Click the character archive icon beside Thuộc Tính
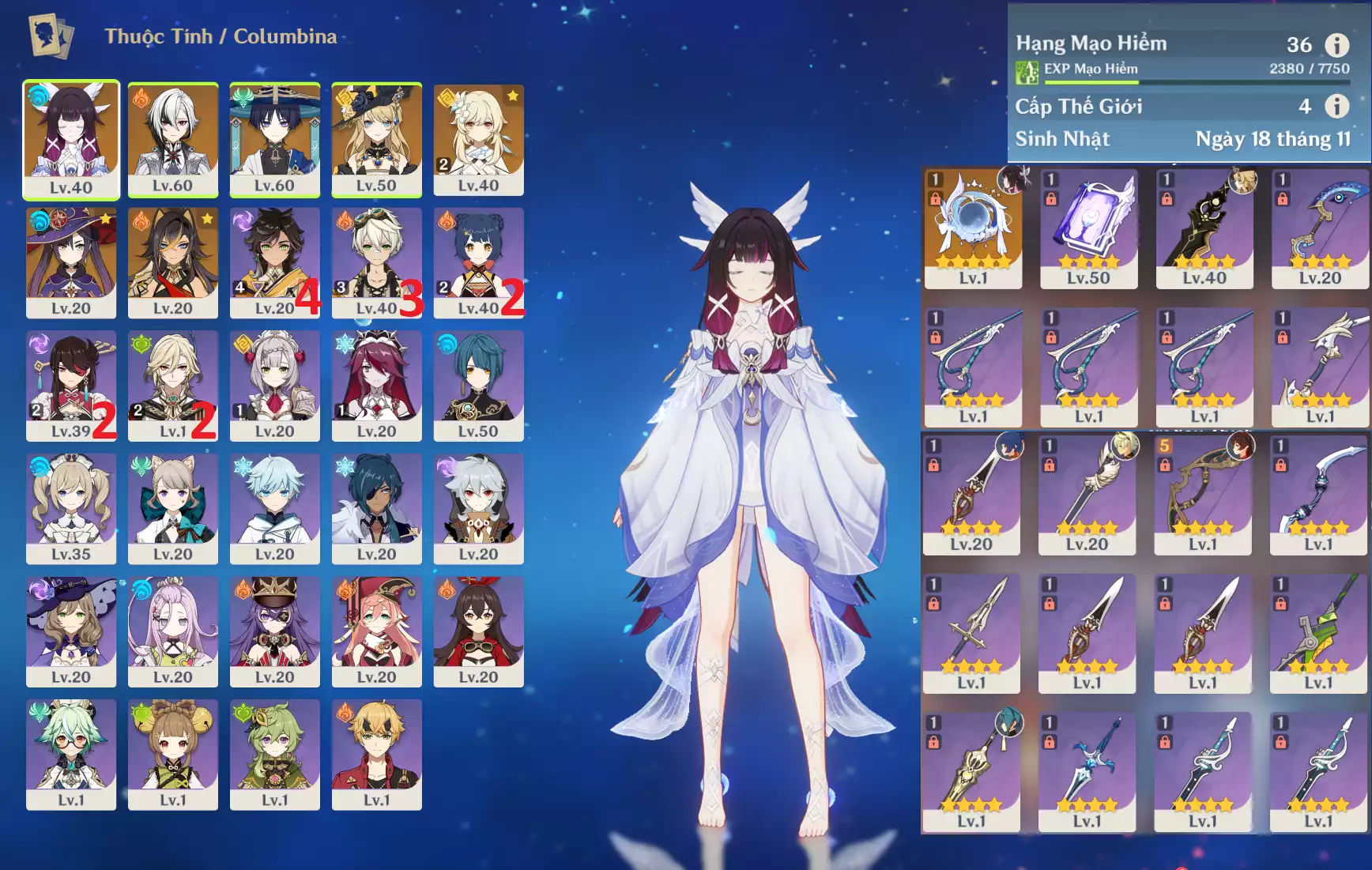The image size is (1372, 870). [51, 36]
